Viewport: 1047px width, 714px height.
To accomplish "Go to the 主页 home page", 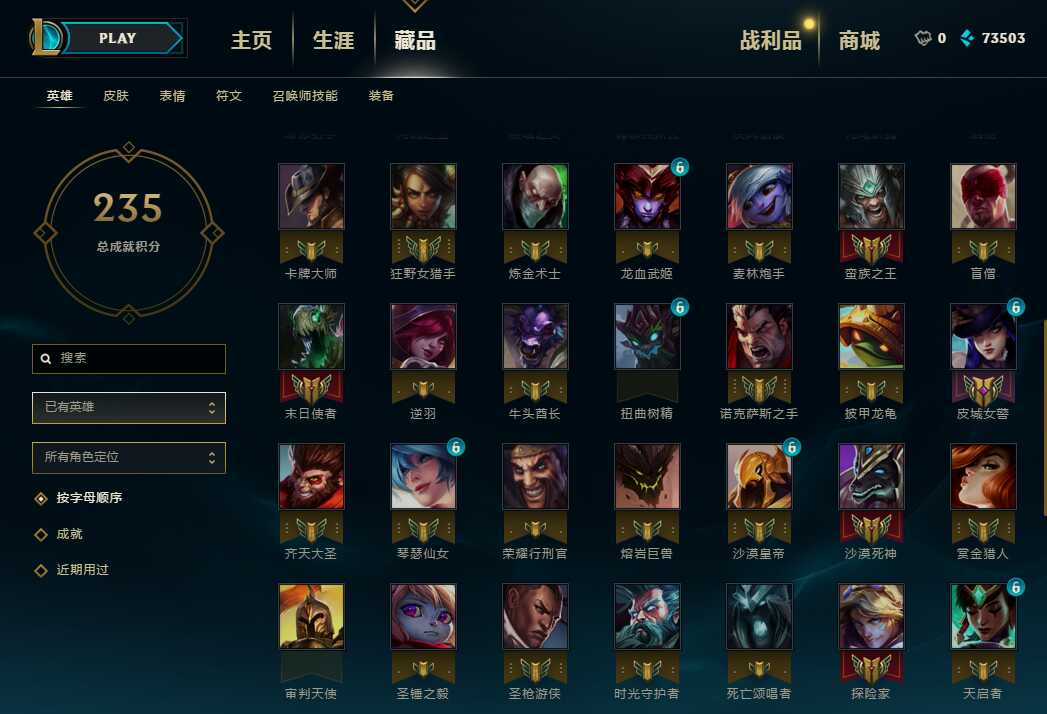I will point(251,40).
